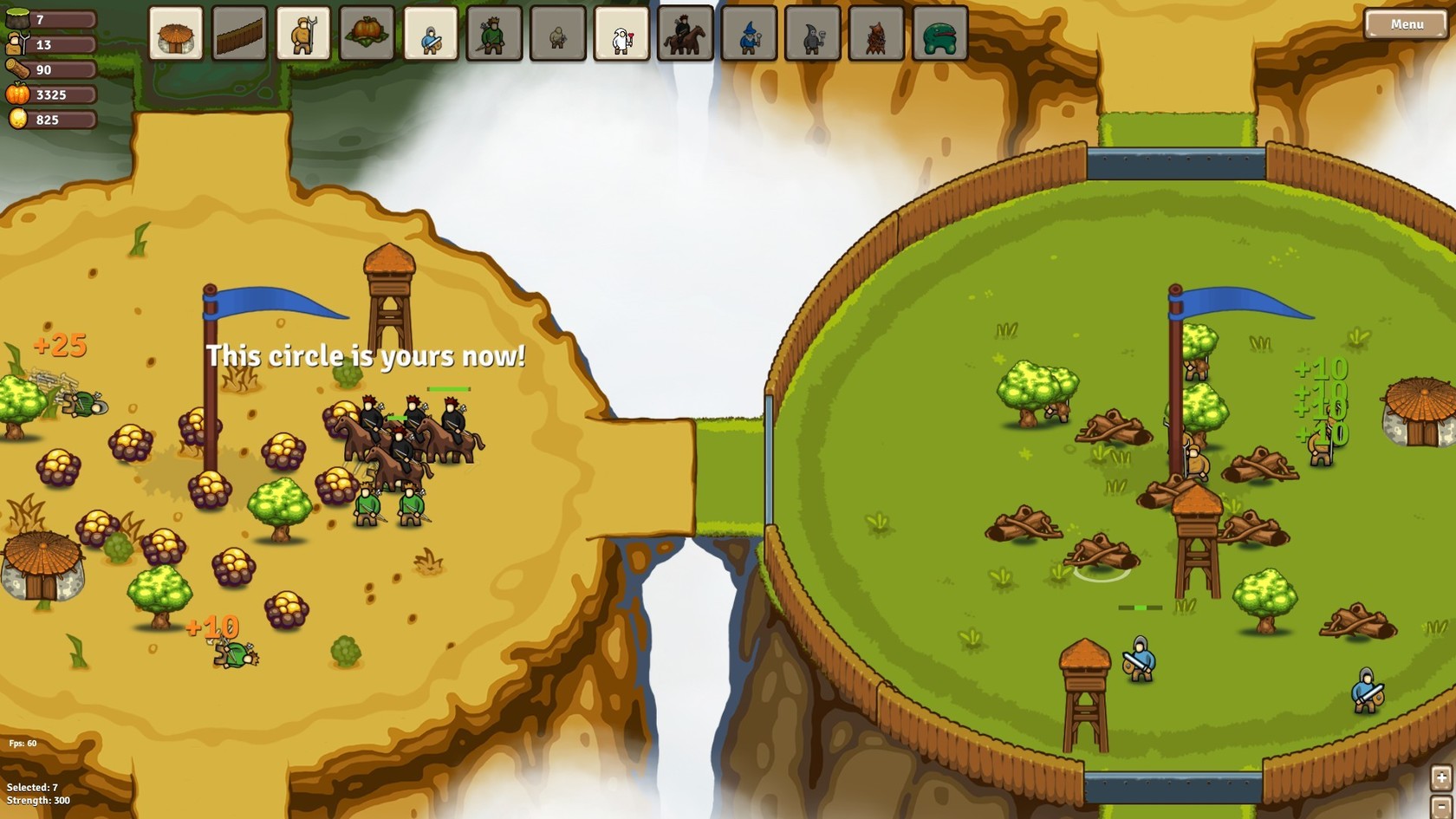Select the green archer king icon
Screen dimensions: 1456x819
click(494, 36)
